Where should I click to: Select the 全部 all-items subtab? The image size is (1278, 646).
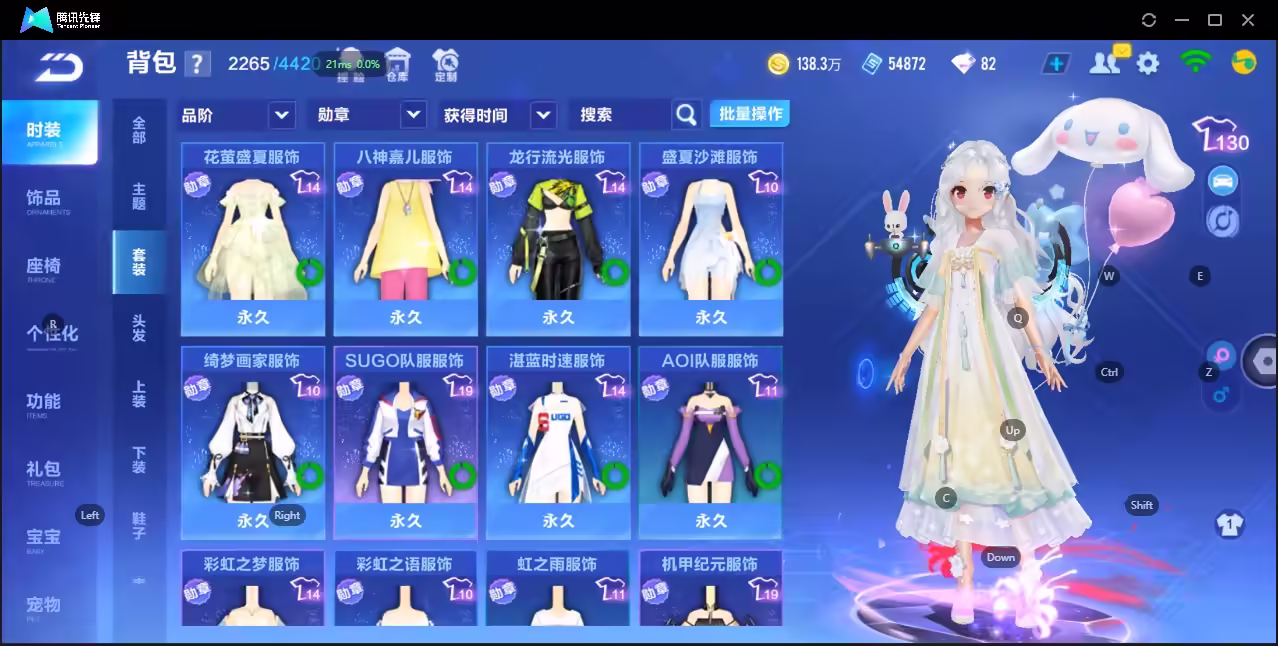[x=139, y=130]
